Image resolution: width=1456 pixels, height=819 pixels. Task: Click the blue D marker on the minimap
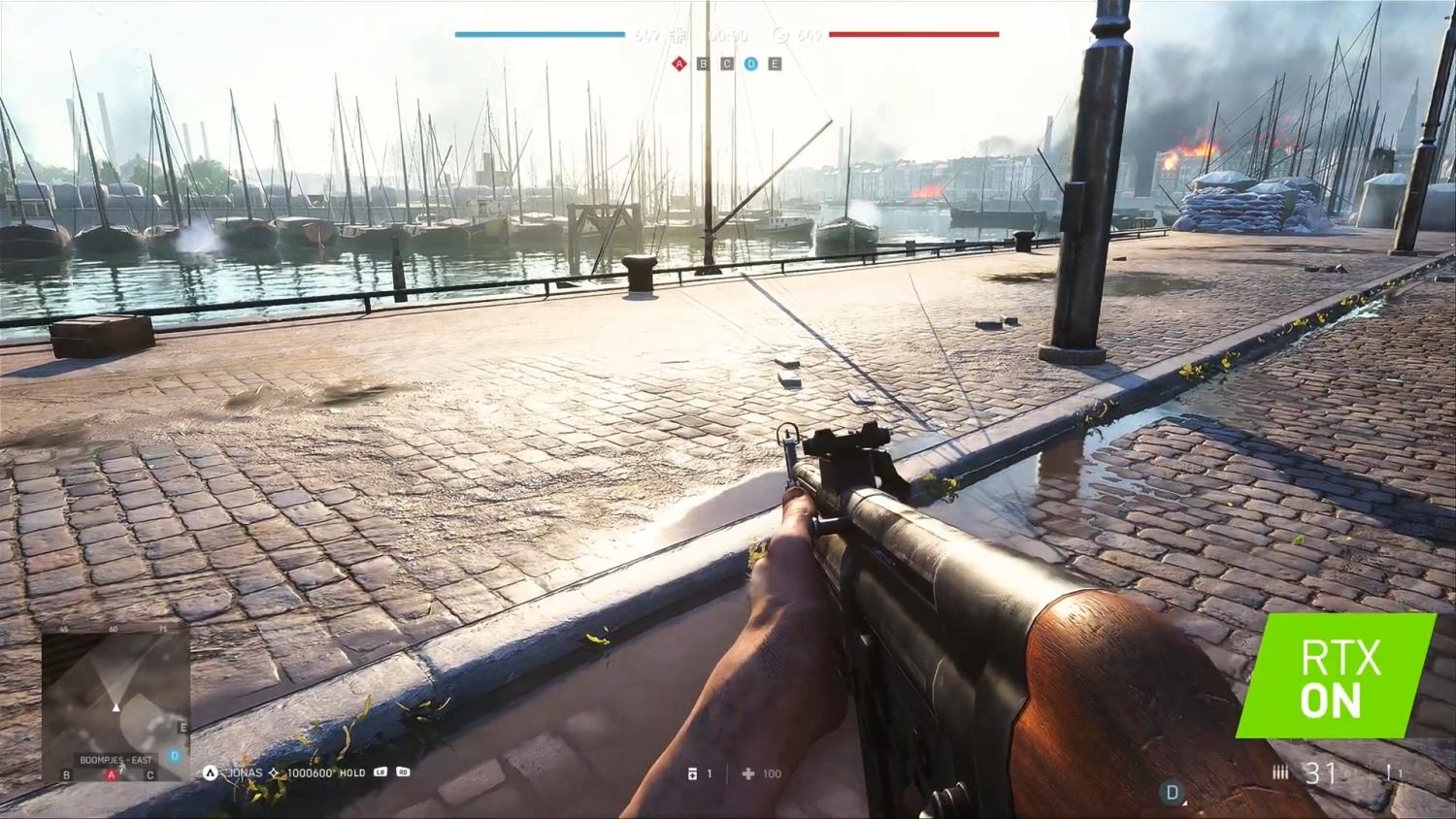coord(175,755)
